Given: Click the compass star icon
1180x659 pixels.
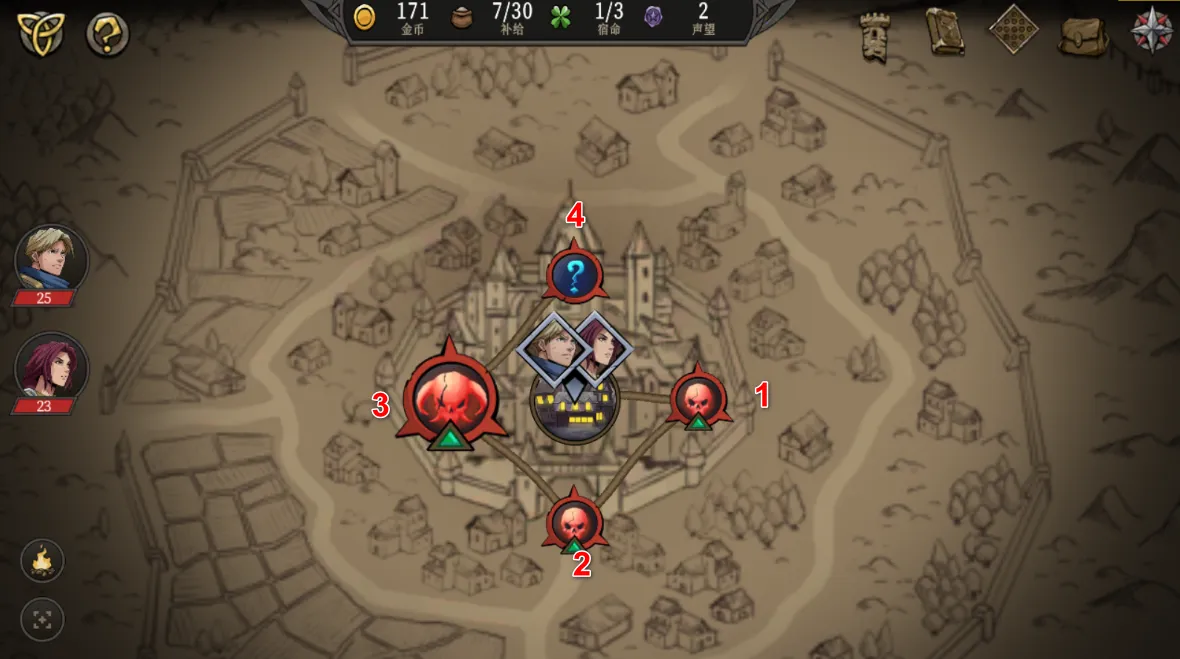Looking at the screenshot, I should coord(1151,30).
